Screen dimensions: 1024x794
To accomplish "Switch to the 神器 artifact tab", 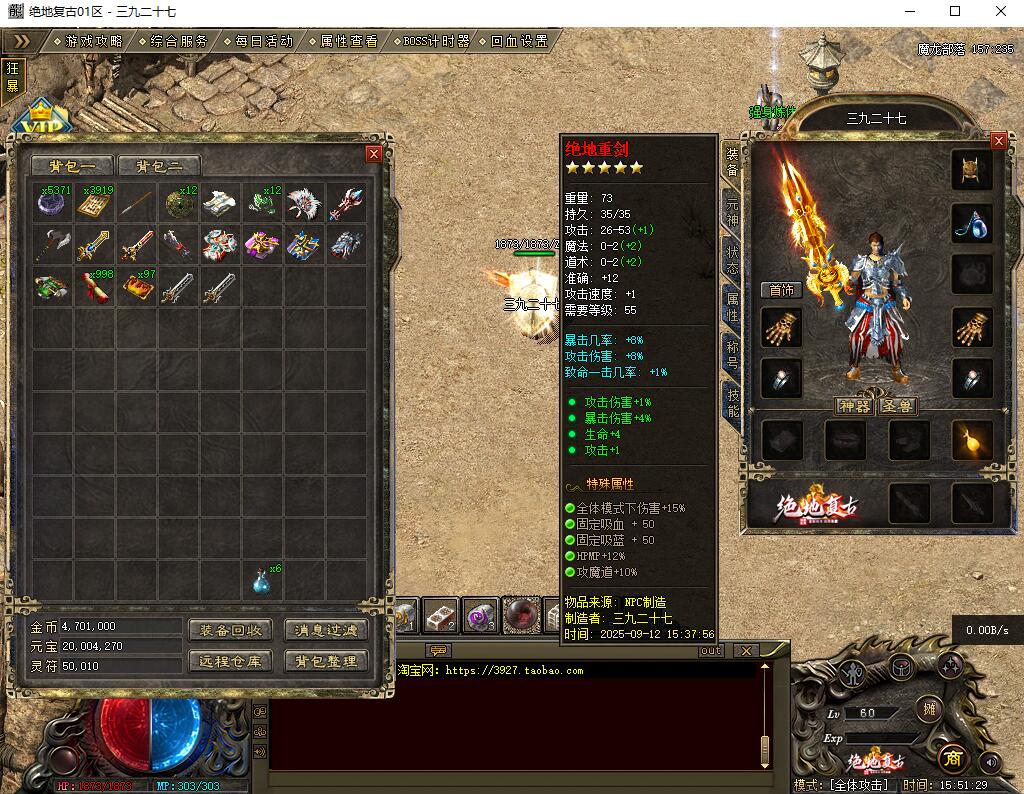I will [853, 406].
